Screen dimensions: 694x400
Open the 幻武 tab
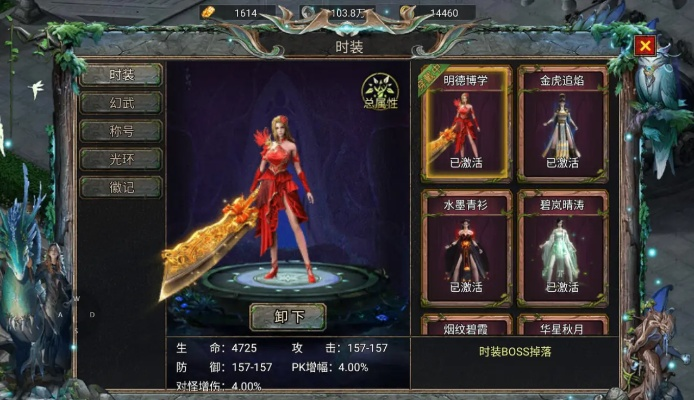[121, 103]
